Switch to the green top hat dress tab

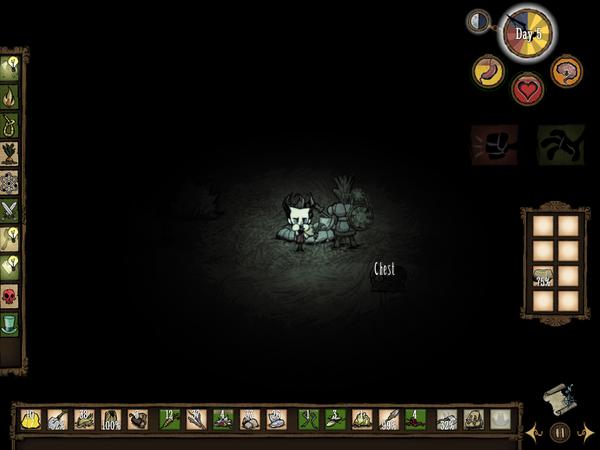point(10,324)
